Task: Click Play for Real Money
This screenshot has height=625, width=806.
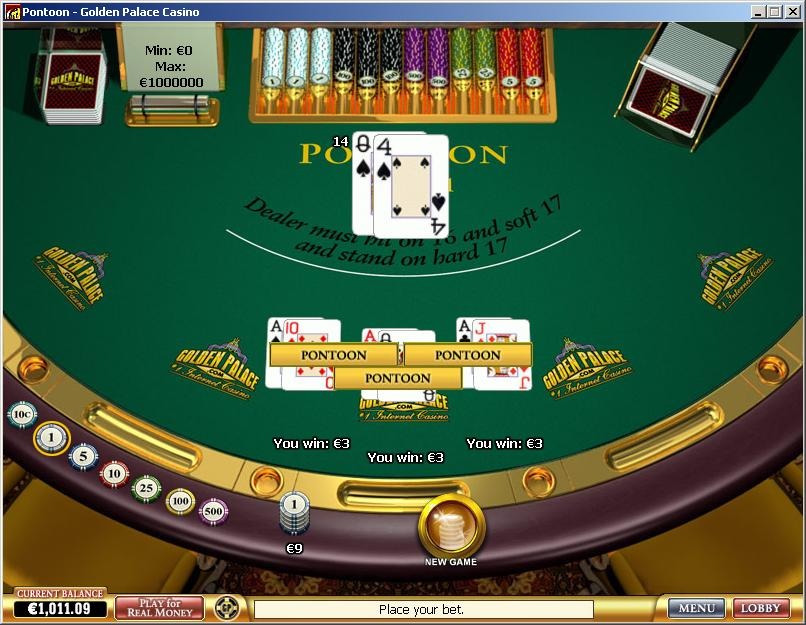Action: [x=159, y=608]
